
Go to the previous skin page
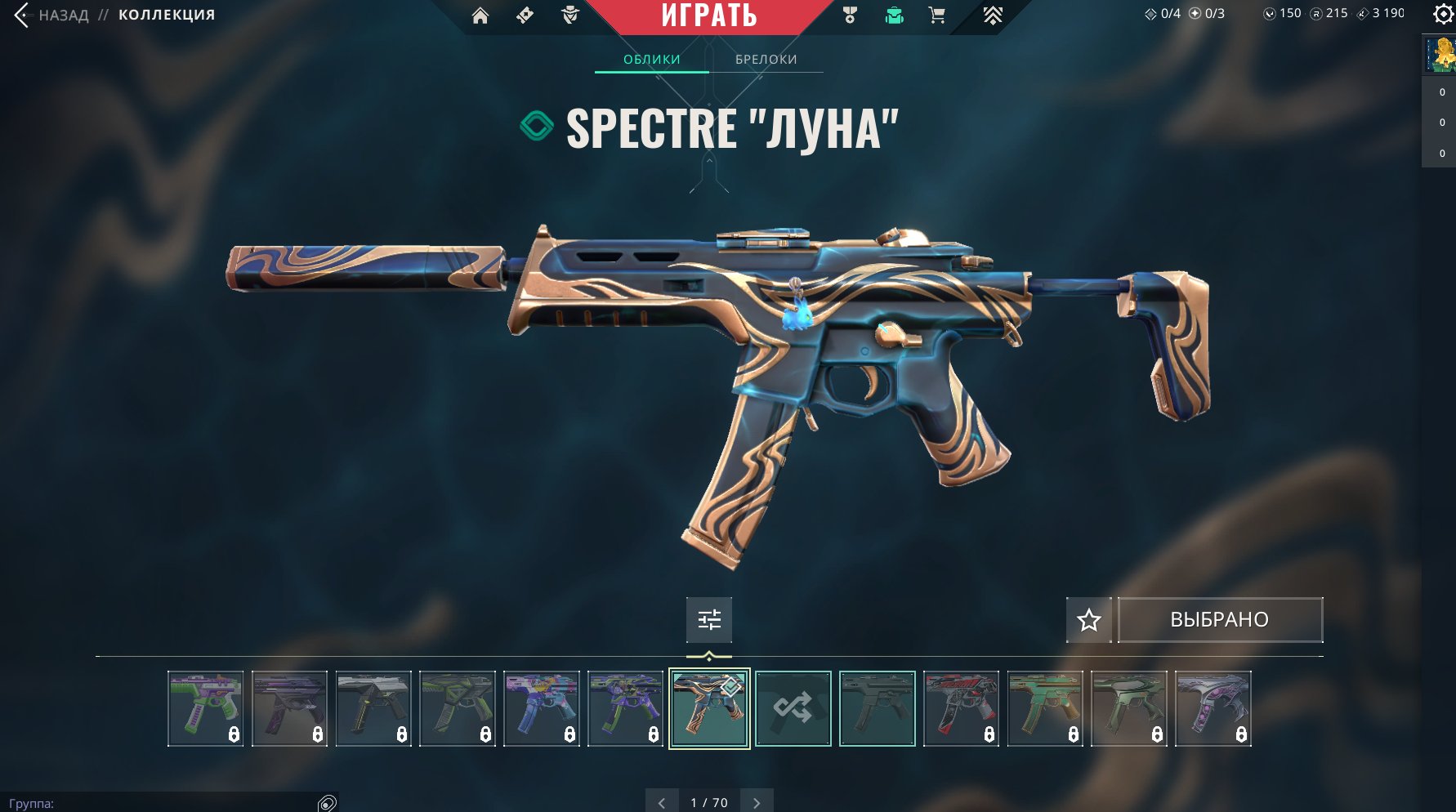(662, 802)
